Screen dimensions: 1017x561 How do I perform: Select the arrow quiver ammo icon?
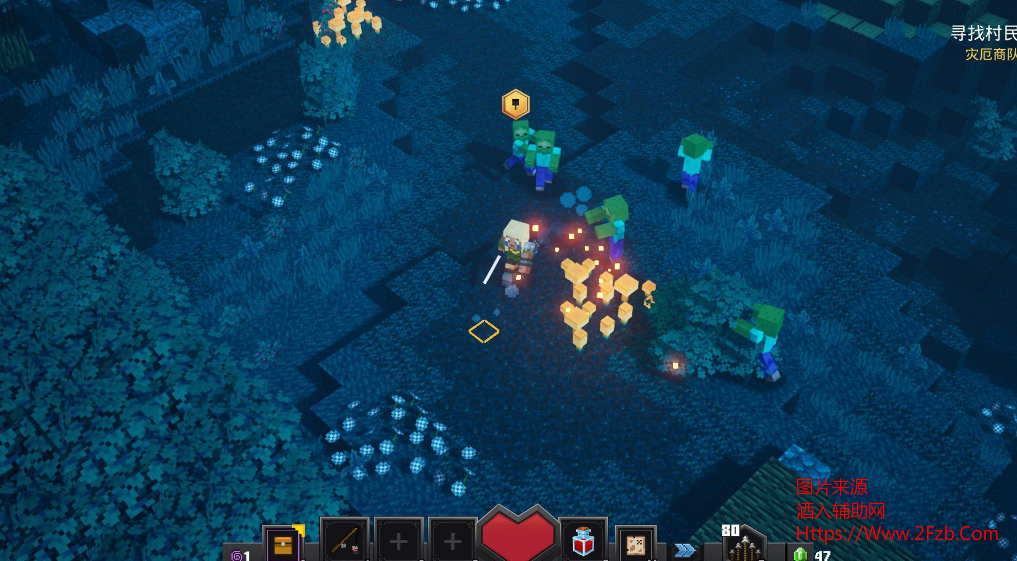744,547
